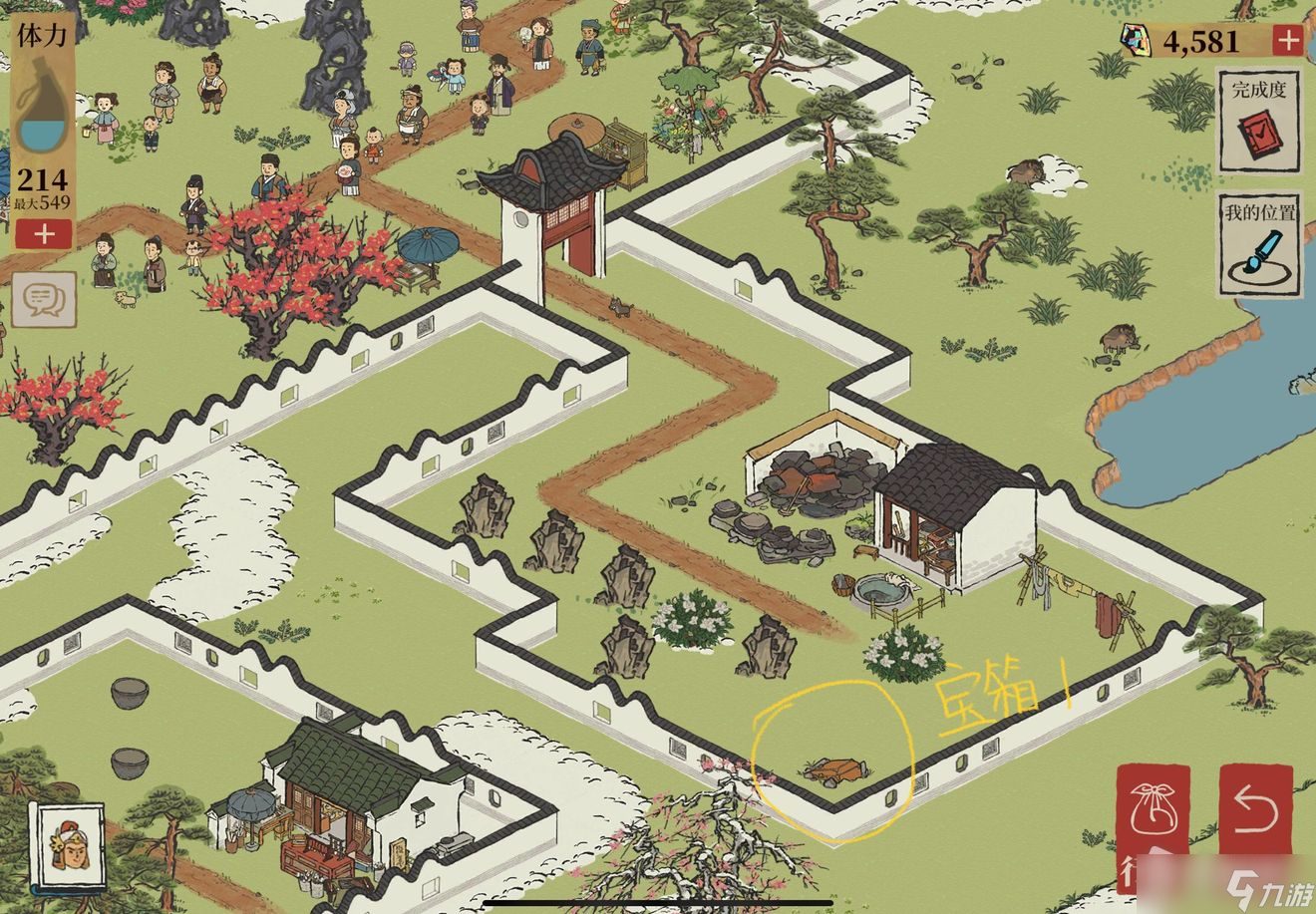Viewport: 1316px width, 914px height.
Task: Add stamina with the red plus button
Action: (x=43, y=234)
